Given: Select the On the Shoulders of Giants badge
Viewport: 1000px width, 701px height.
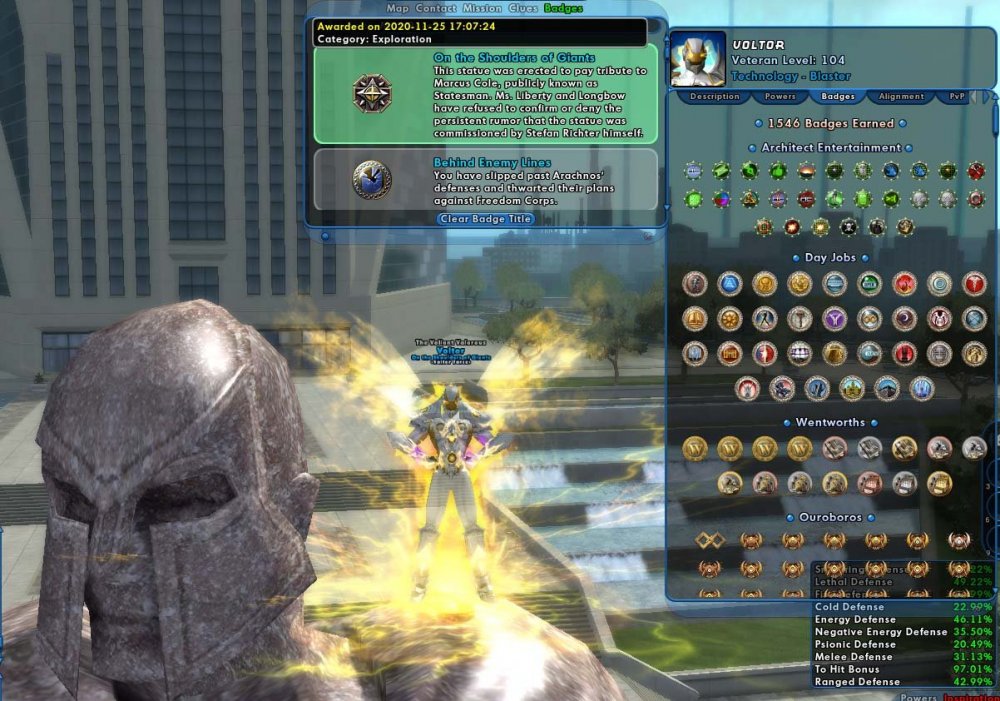Looking at the screenshot, I should point(485,94).
